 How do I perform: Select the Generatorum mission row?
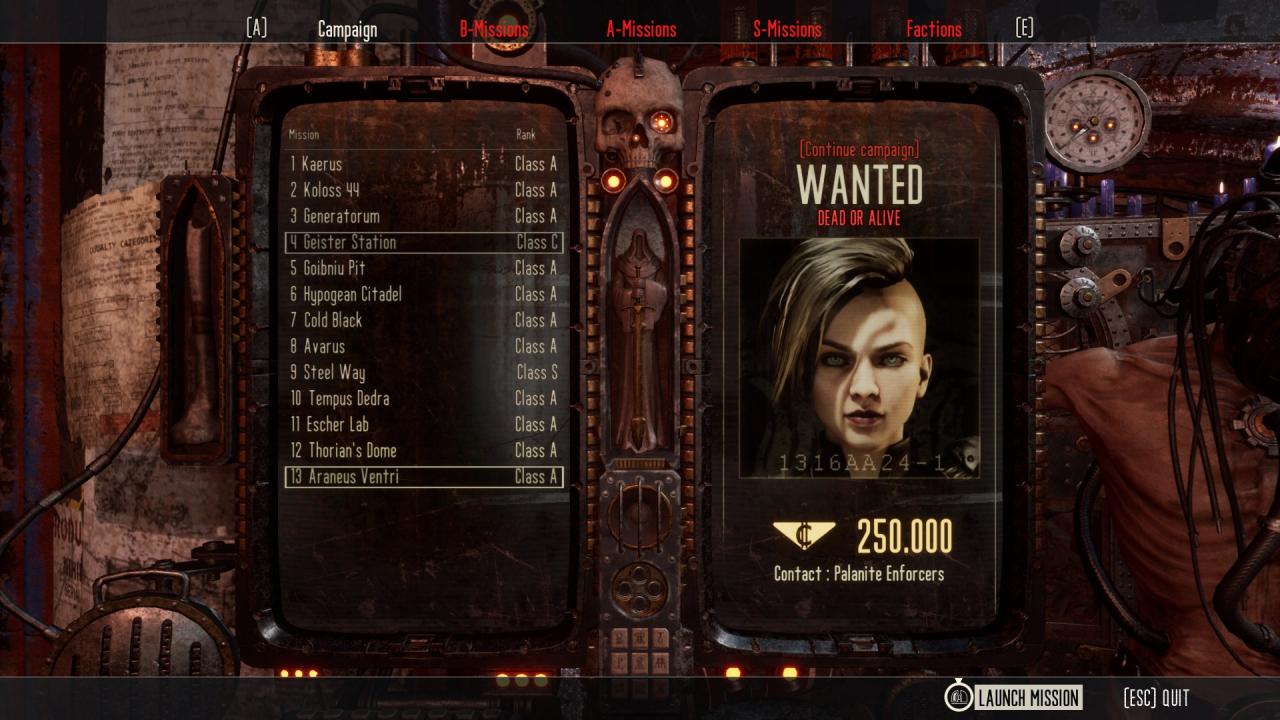click(423, 216)
